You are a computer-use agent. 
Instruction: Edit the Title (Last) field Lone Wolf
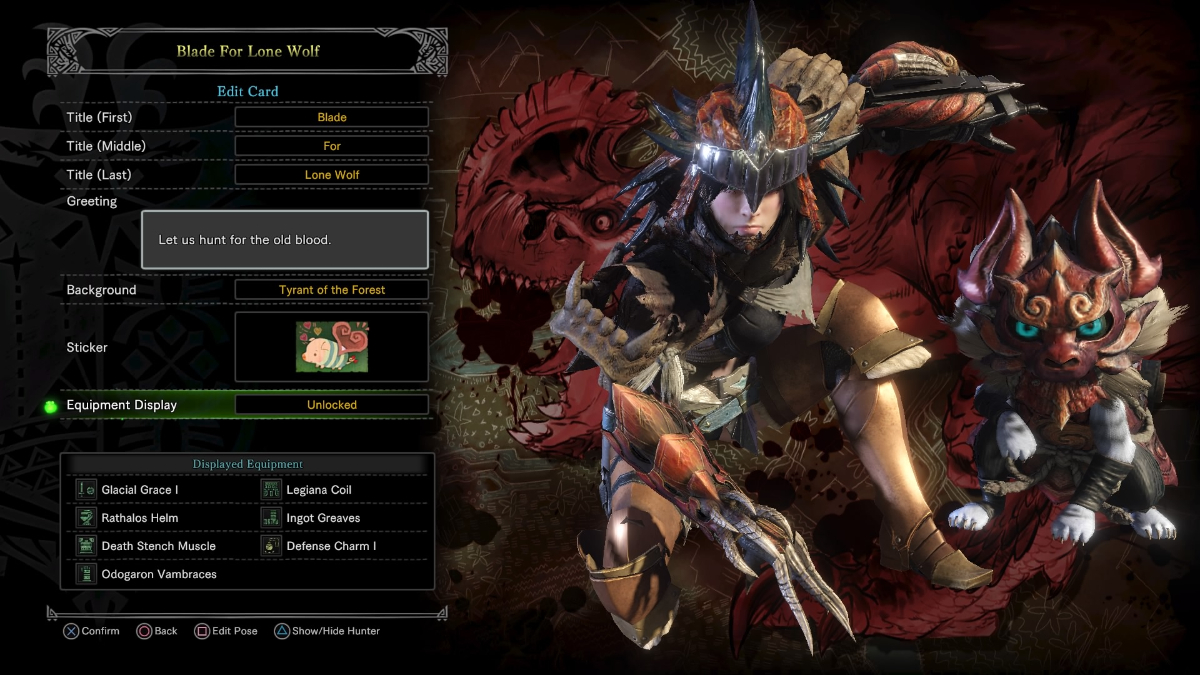click(x=331, y=175)
